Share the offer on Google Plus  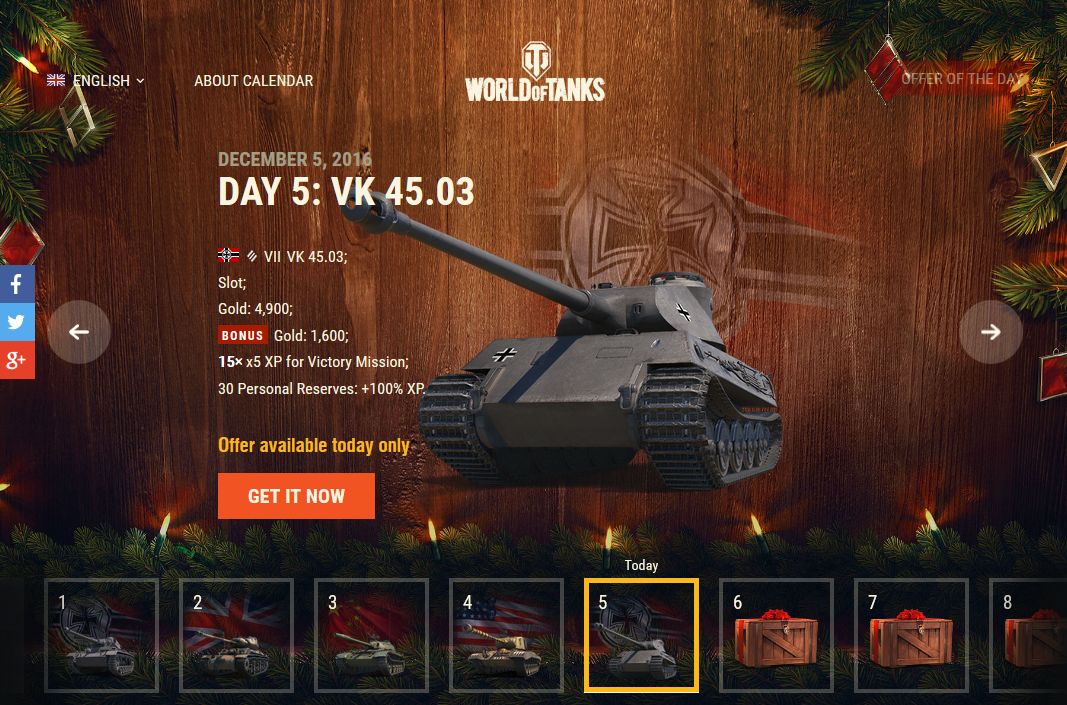17,360
